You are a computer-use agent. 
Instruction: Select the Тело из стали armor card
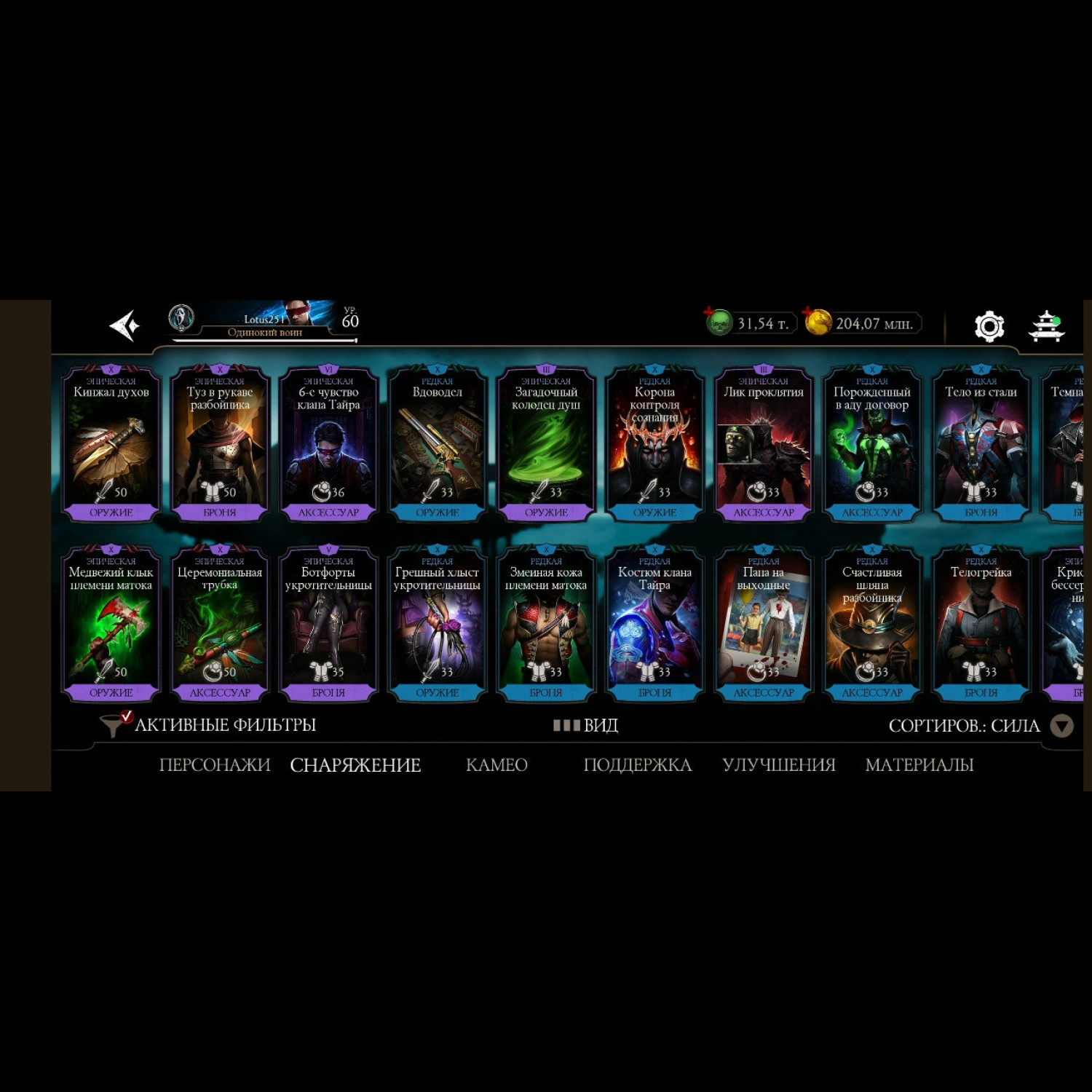pos(981,444)
